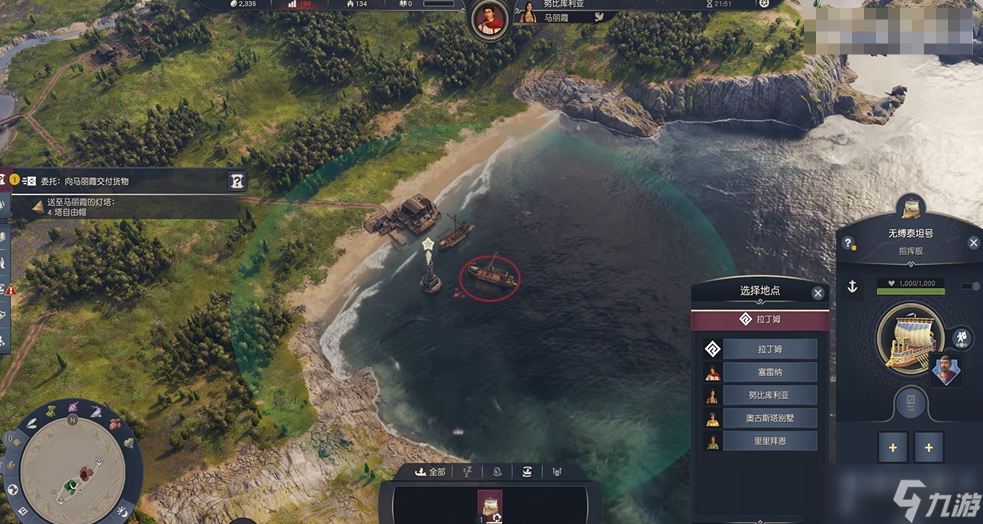Choose 拉丁姆 button in destination list
This screenshot has height=524, width=983.
[770, 349]
